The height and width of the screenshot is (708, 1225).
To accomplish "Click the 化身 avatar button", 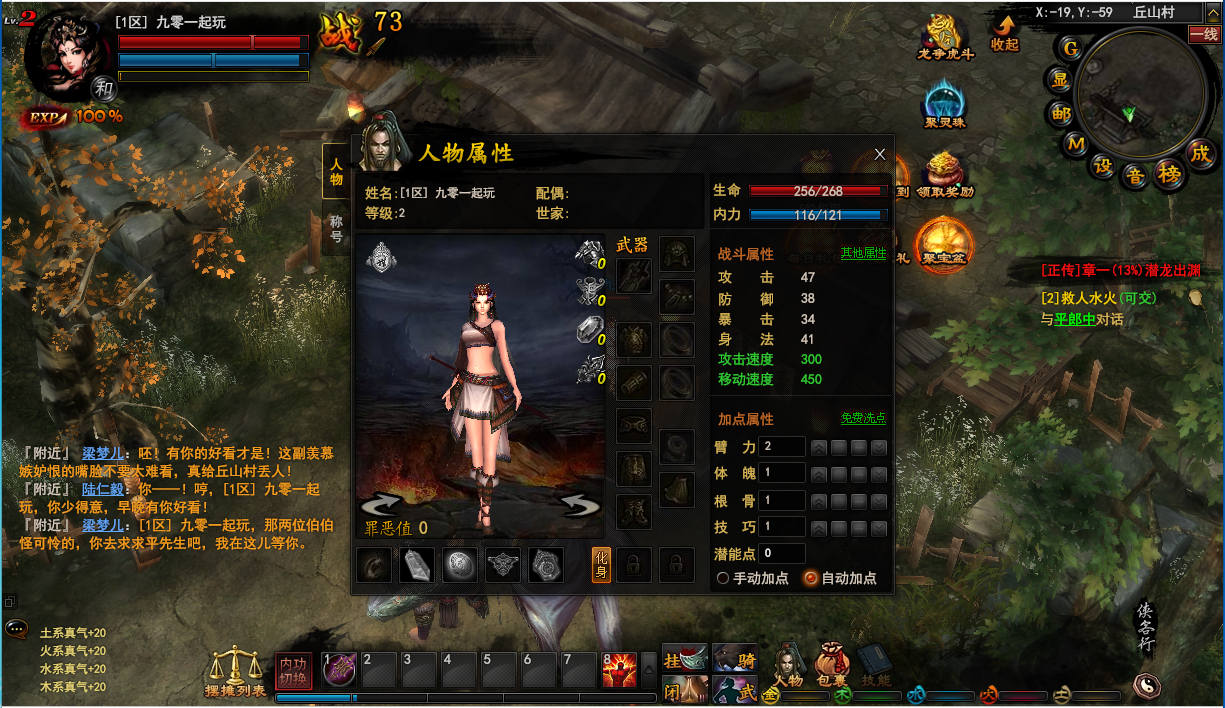I will coord(601,565).
